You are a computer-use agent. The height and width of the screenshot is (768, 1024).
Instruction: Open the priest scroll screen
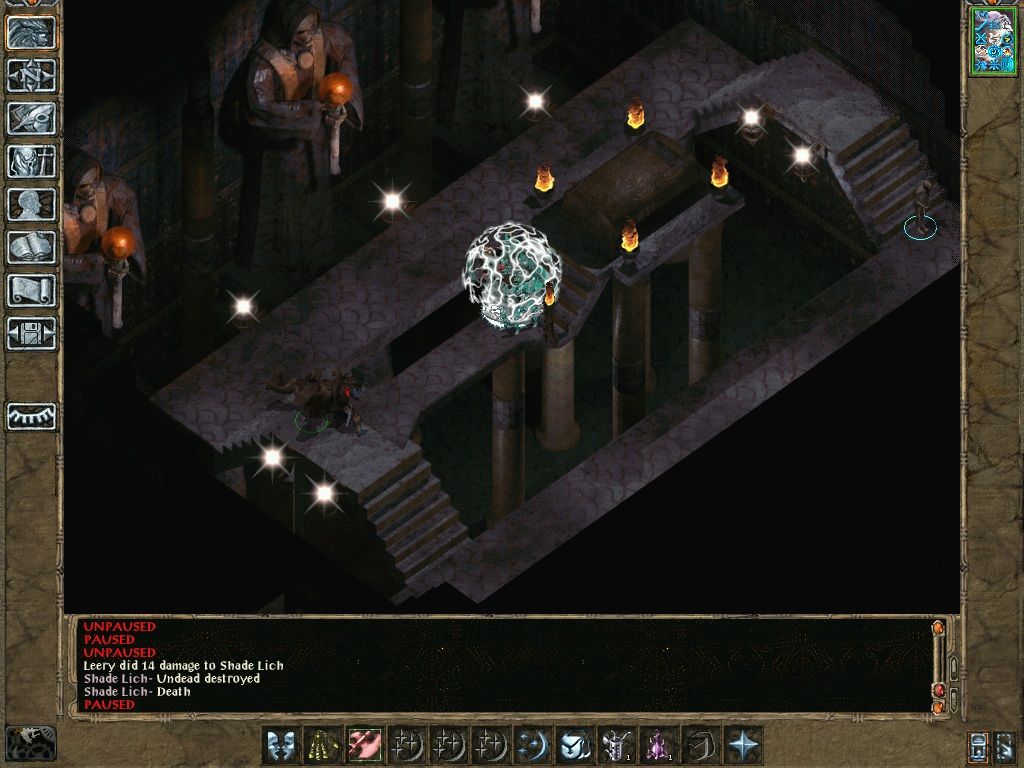coord(32,290)
